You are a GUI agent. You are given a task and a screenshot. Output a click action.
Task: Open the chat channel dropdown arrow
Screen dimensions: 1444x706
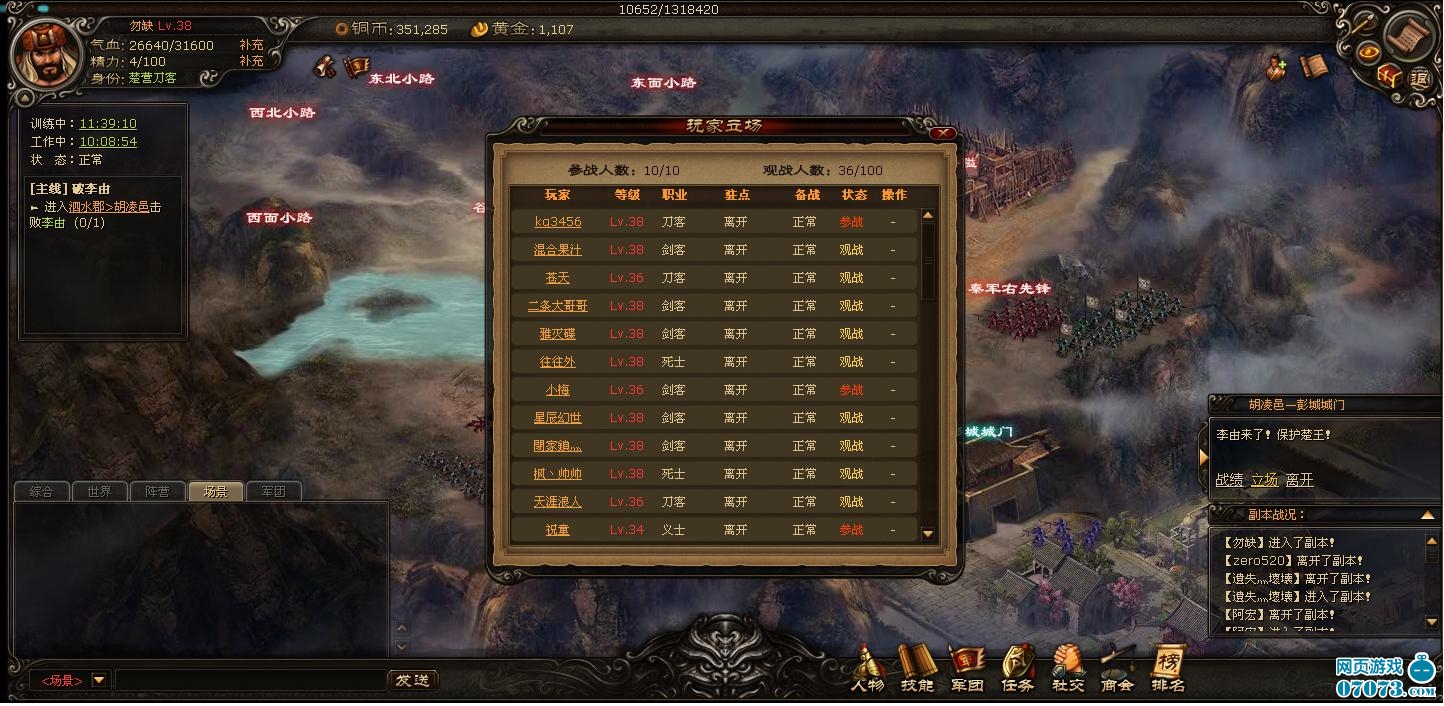click(99, 680)
